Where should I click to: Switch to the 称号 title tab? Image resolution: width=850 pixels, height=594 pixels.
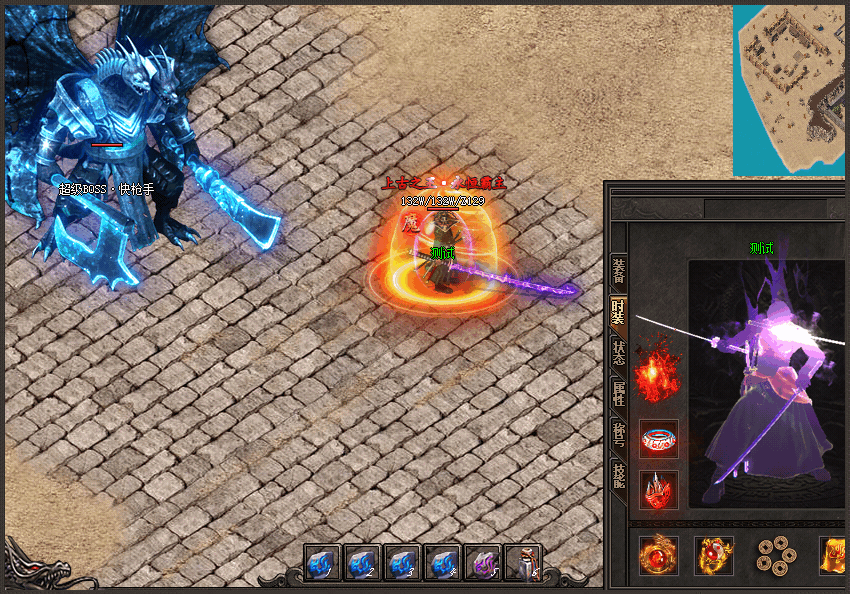click(x=619, y=436)
